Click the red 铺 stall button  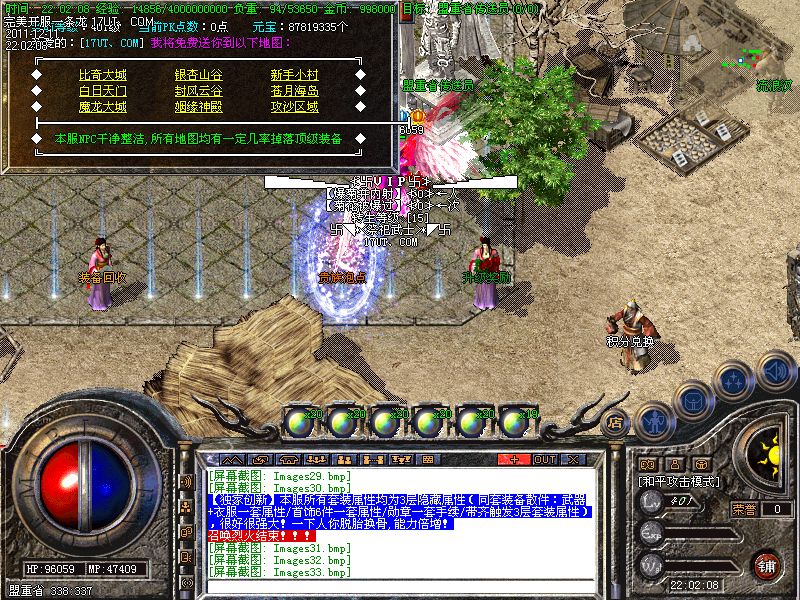767,565
